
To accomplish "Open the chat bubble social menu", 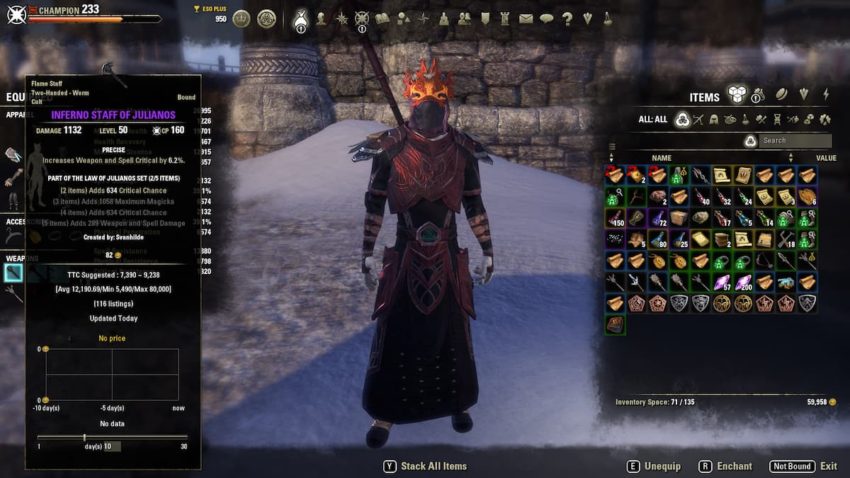I will [x=546, y=18].
